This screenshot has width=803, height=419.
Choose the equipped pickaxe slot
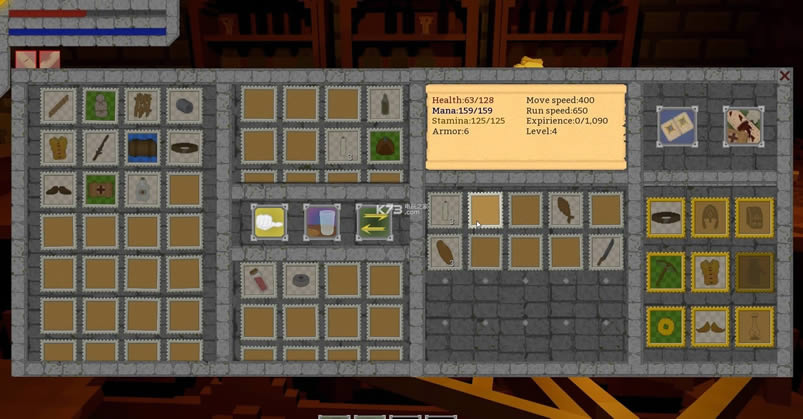pyautogui.click(x=665, y=271)
